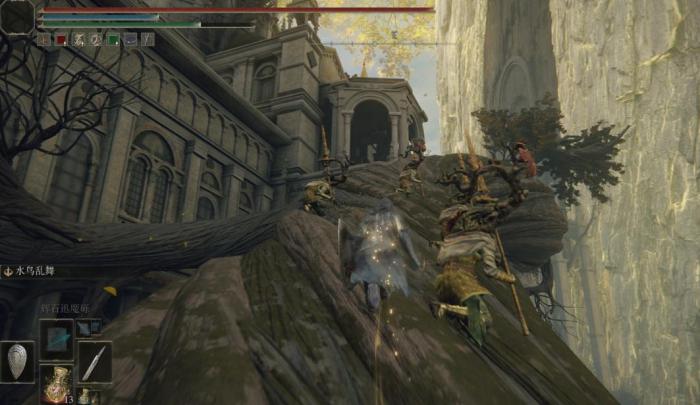Click the octagonal compass frame

tap(17, 15)
